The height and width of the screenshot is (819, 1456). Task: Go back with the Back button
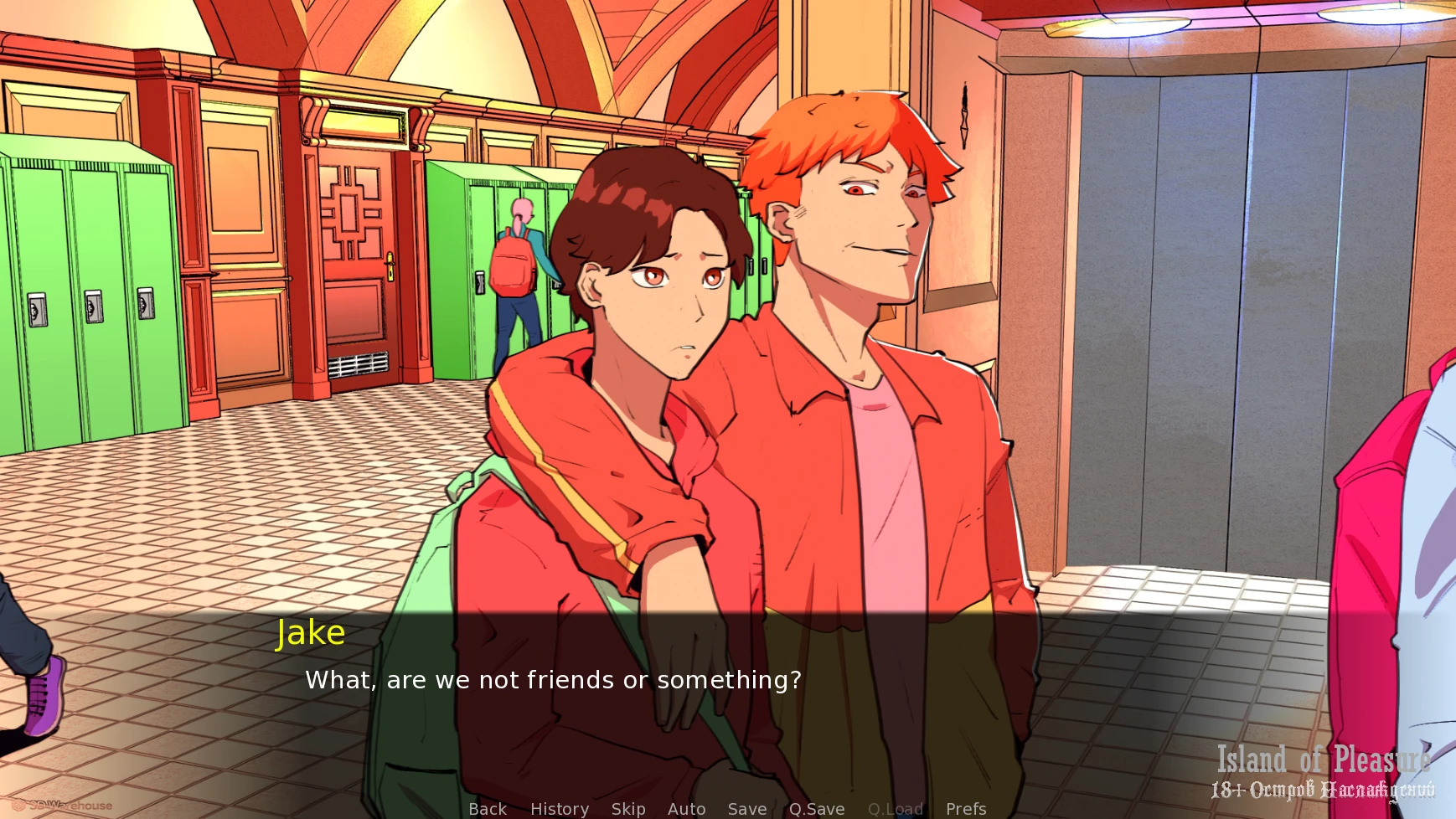(x=488, y=809)
